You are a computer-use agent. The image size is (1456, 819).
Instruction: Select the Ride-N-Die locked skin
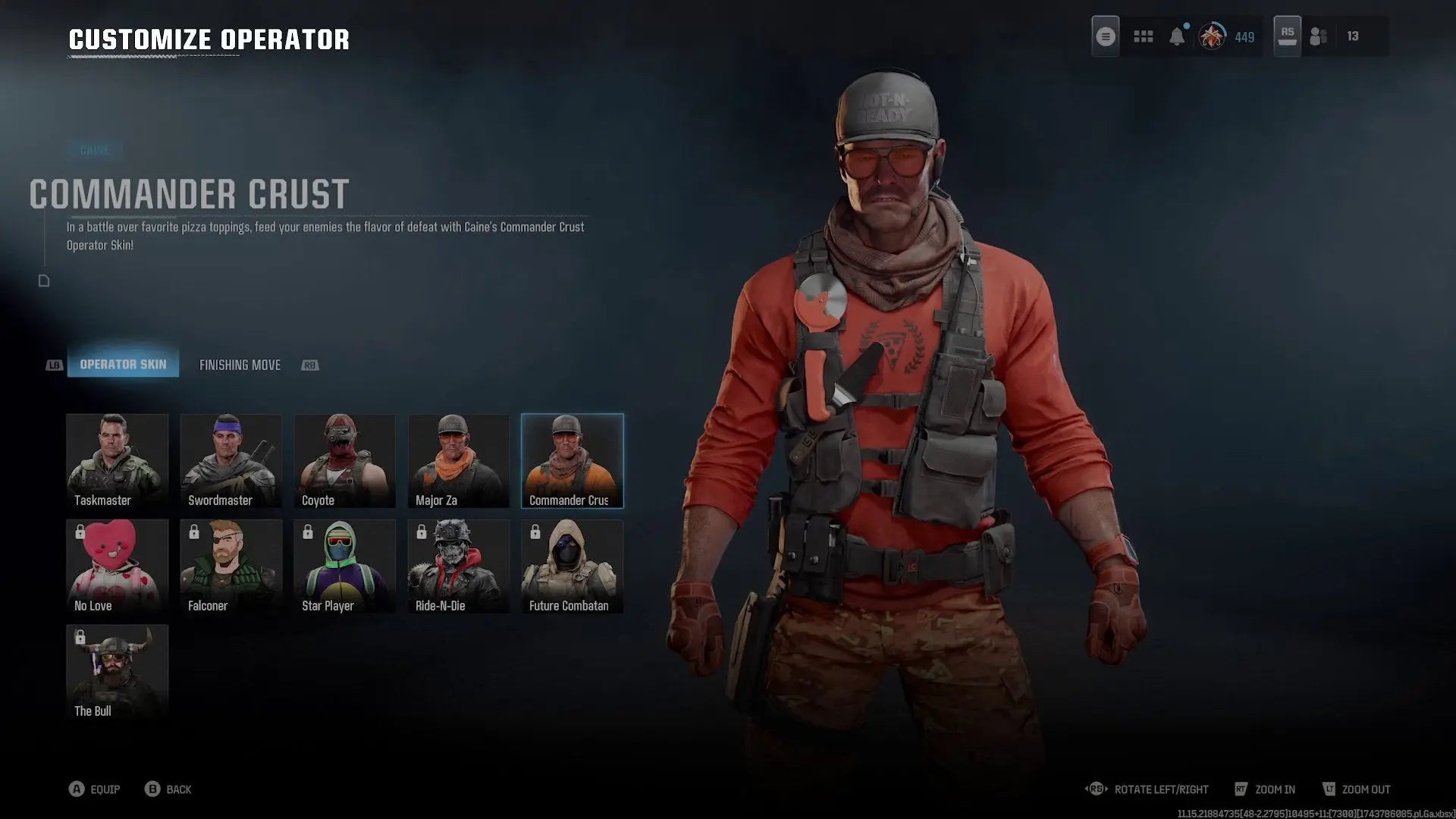(x=458, y=564)
